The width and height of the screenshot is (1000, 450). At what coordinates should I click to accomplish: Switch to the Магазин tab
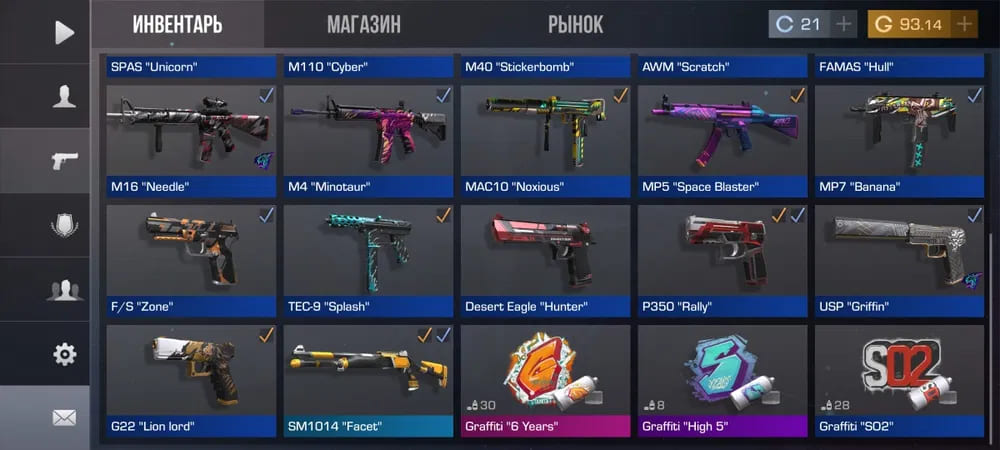coord(363,24)
